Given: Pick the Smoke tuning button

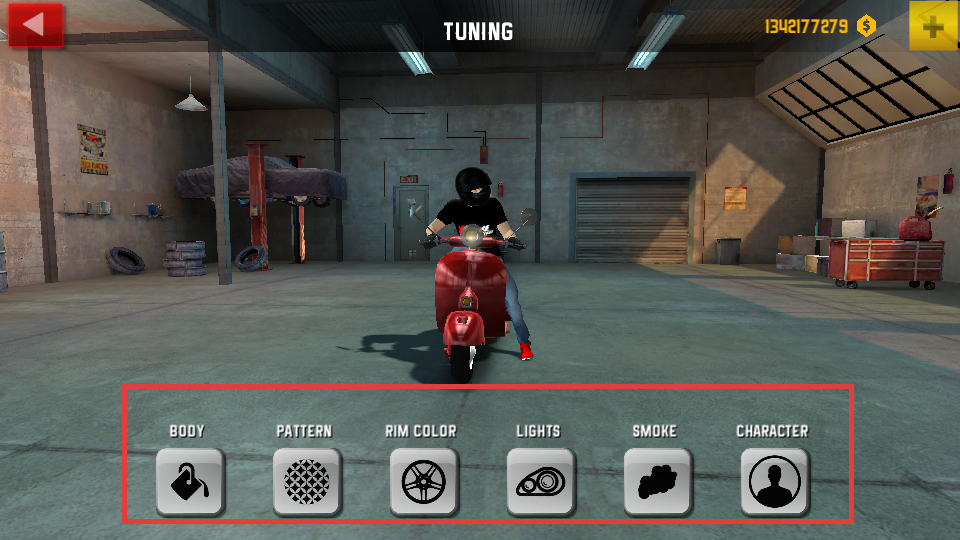Looking at the screenshot, I should [x=657, y=481].
